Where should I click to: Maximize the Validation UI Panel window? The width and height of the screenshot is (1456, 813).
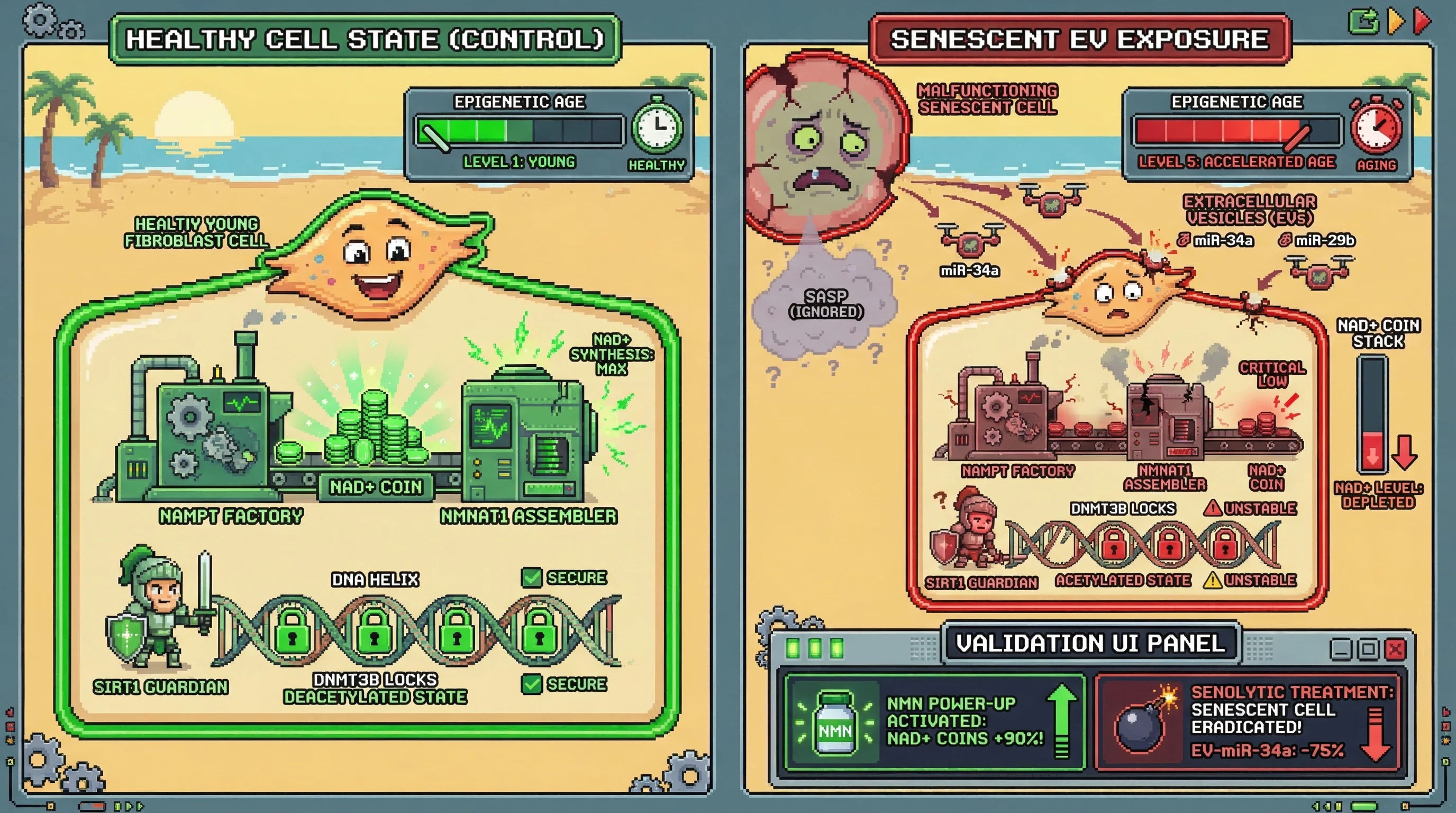click(x=1368, y=649)
